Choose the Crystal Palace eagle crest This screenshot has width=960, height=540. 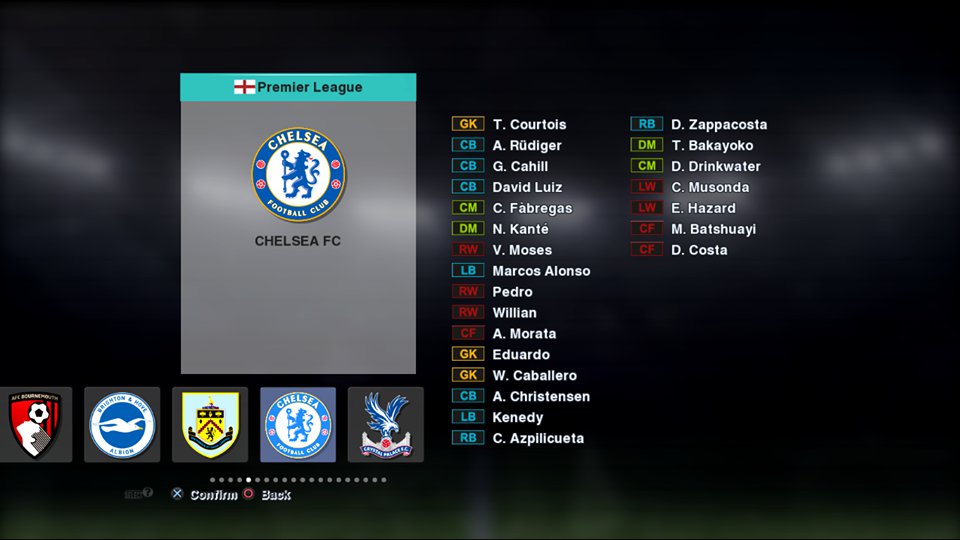(x=385, y=425)
